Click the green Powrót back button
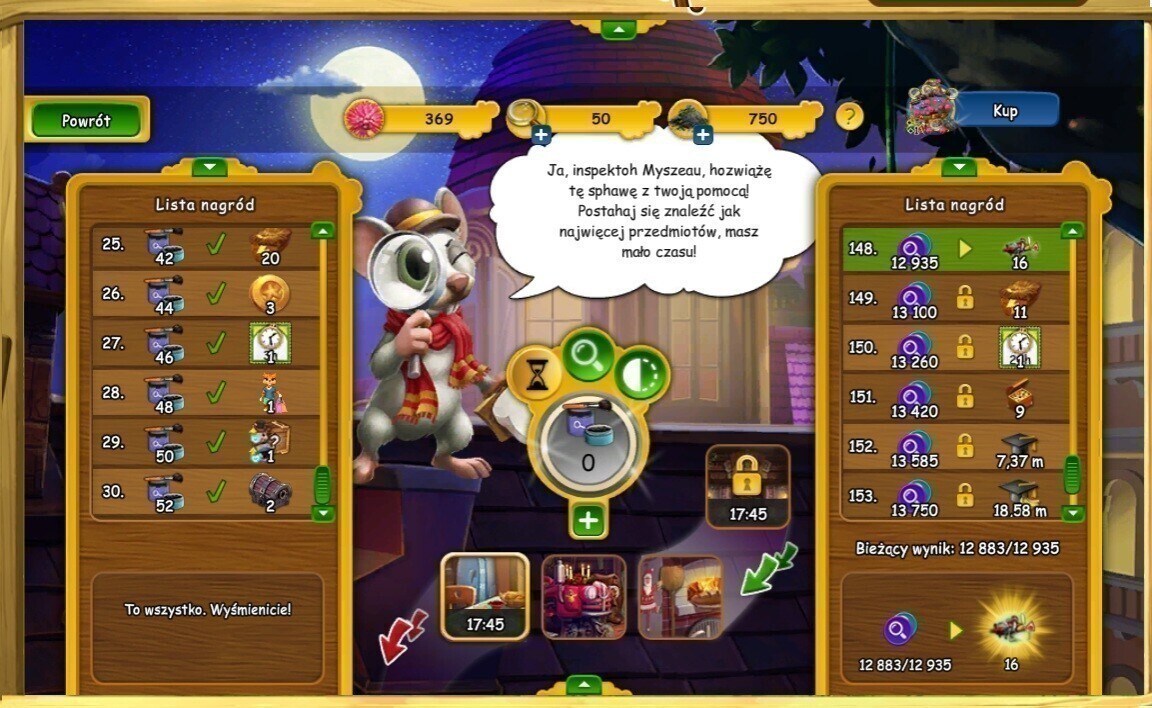Screen dimensions: 1152x708 (x=87, y=120)
